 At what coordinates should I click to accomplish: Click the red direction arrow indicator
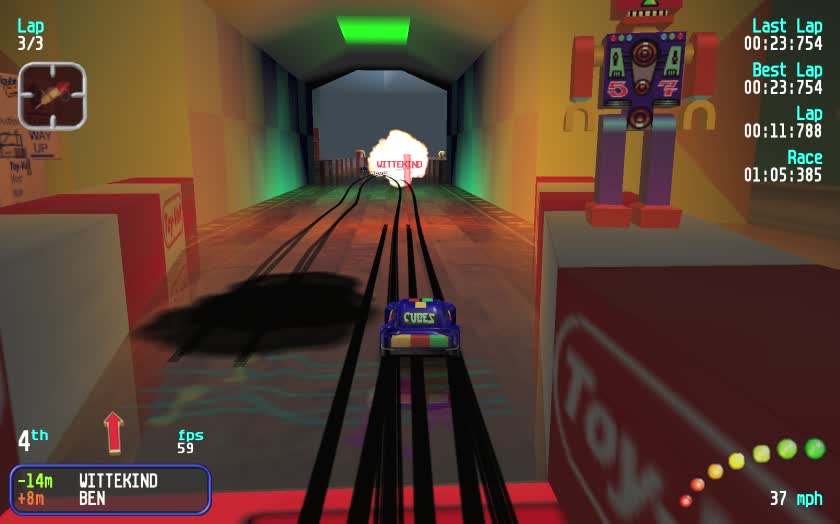[x=113, y=432]
